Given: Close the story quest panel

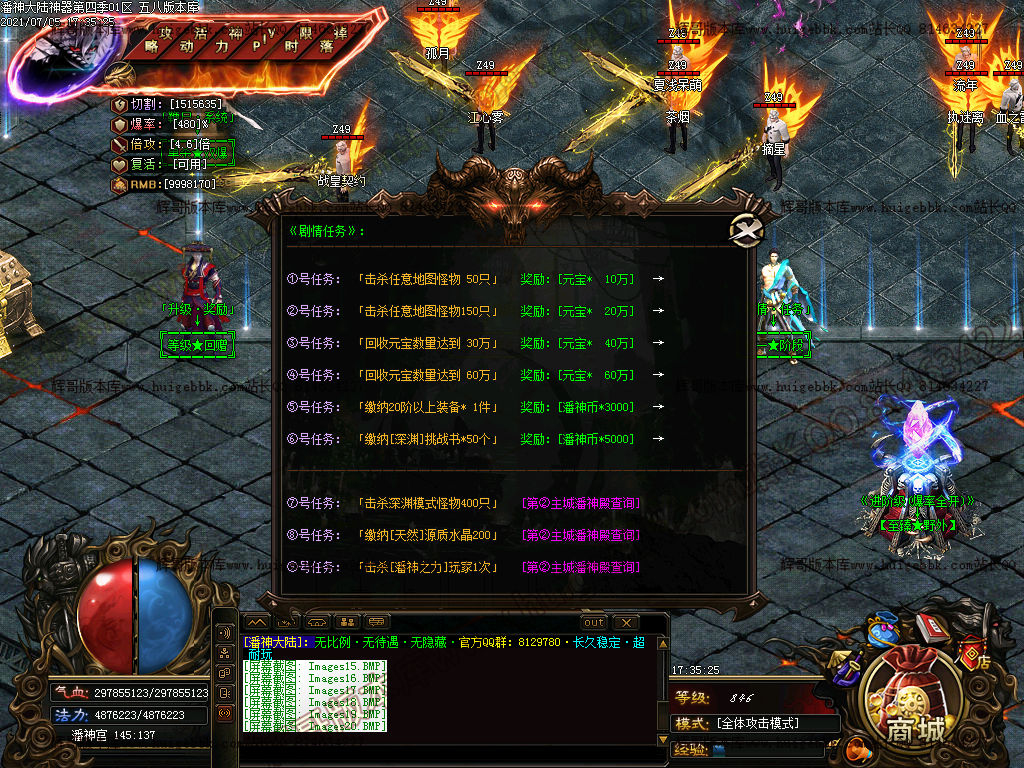Looking at the screenshot, I should coord(744,230).
